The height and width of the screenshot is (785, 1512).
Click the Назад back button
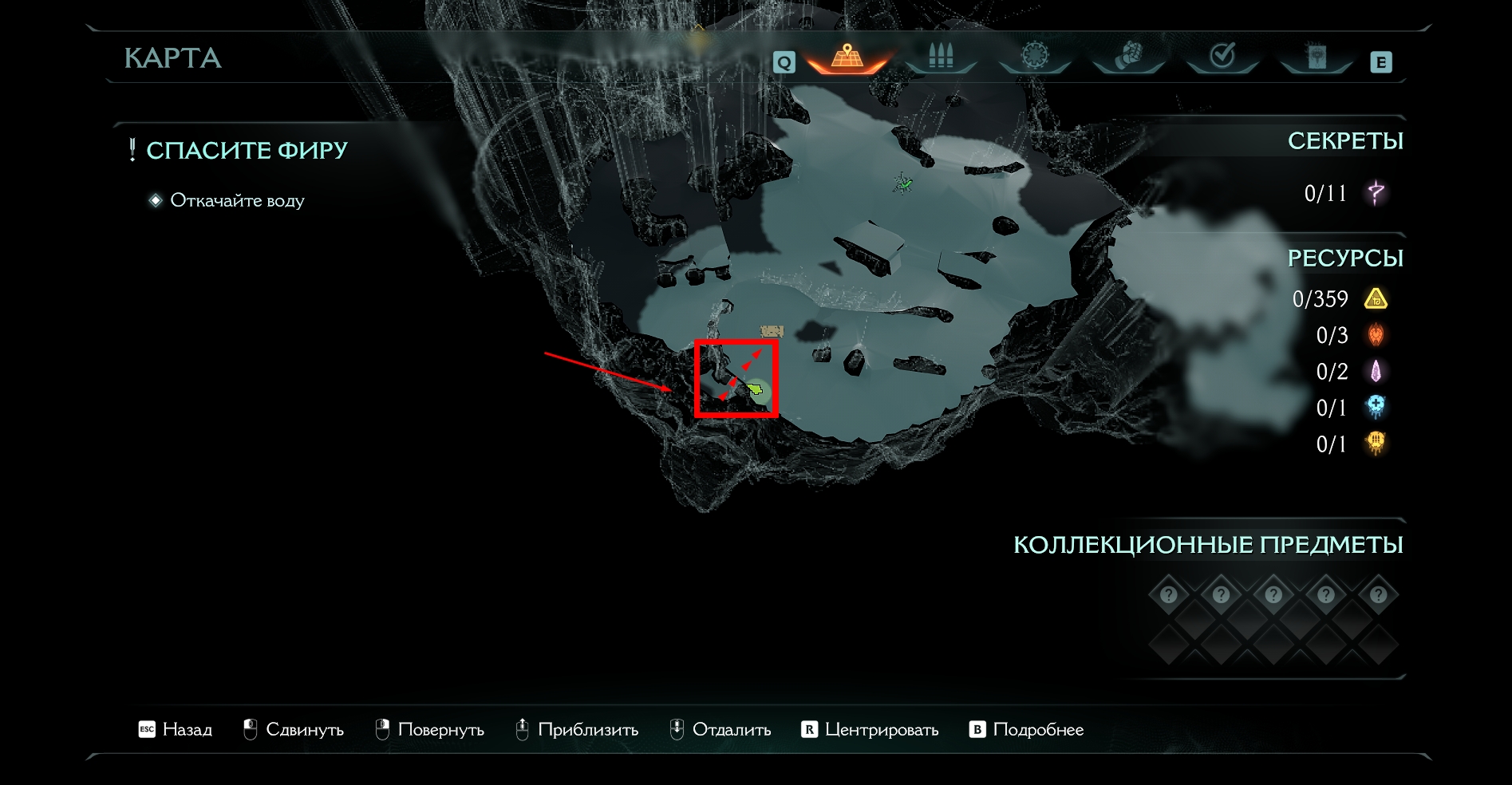(x=176, y=729)
